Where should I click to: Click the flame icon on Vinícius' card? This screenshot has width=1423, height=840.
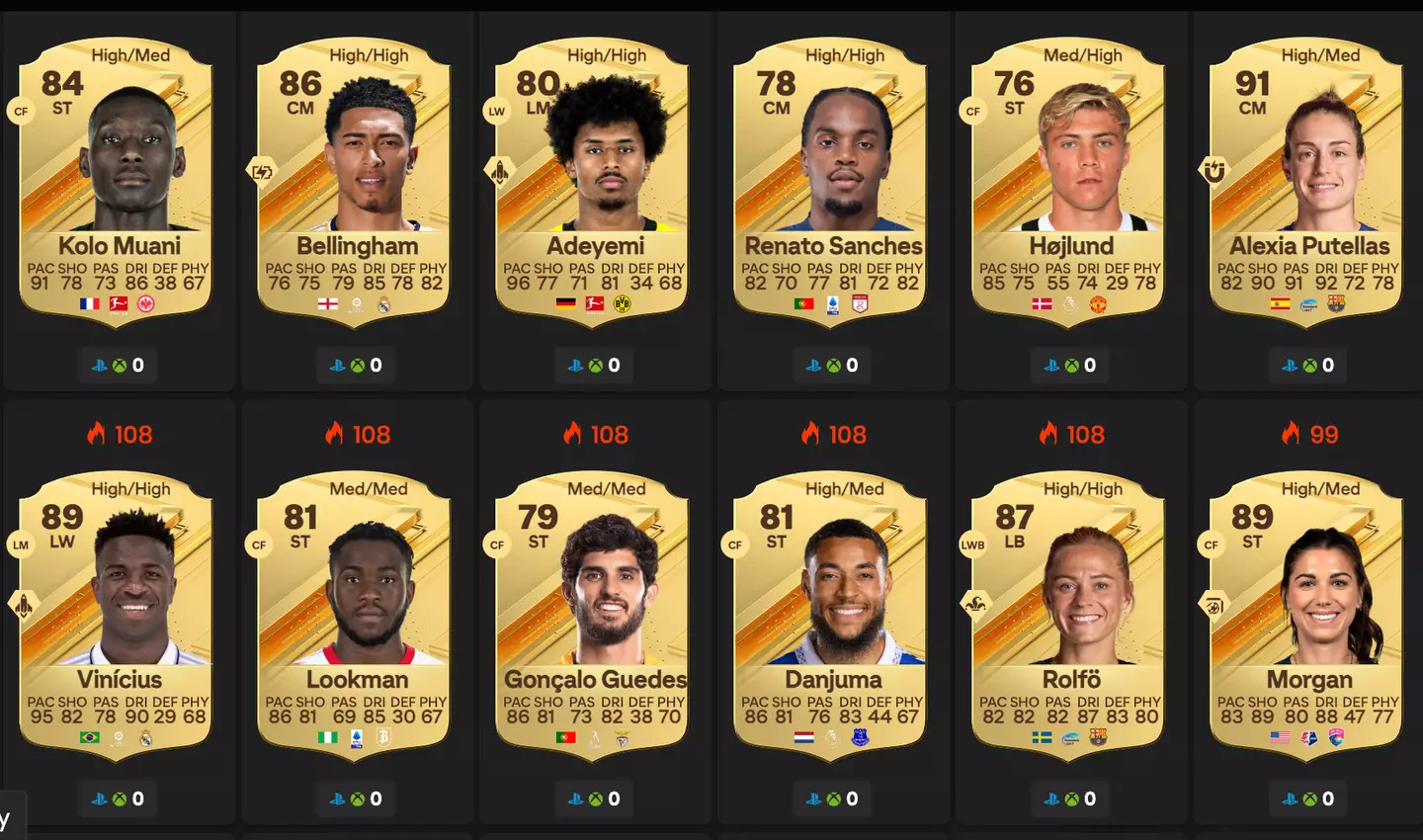(x=96, y=434)
